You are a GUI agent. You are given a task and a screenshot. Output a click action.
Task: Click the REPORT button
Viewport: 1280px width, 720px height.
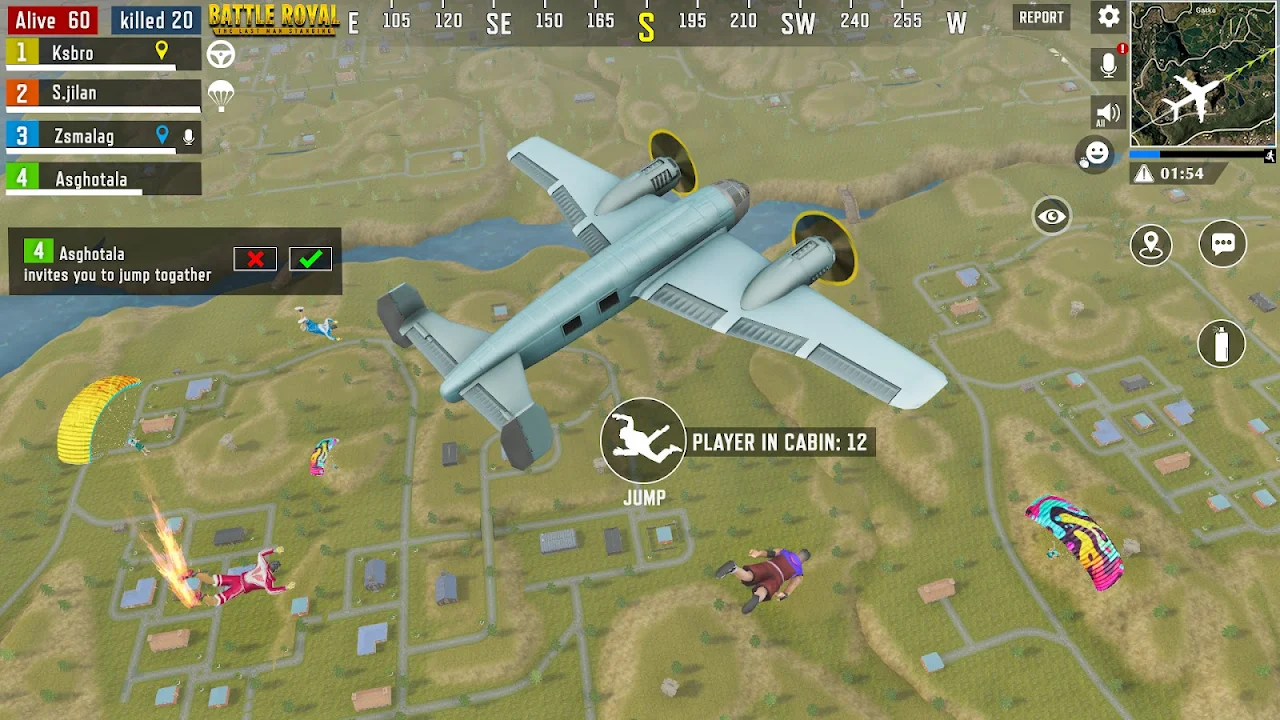pos(1041,17)
